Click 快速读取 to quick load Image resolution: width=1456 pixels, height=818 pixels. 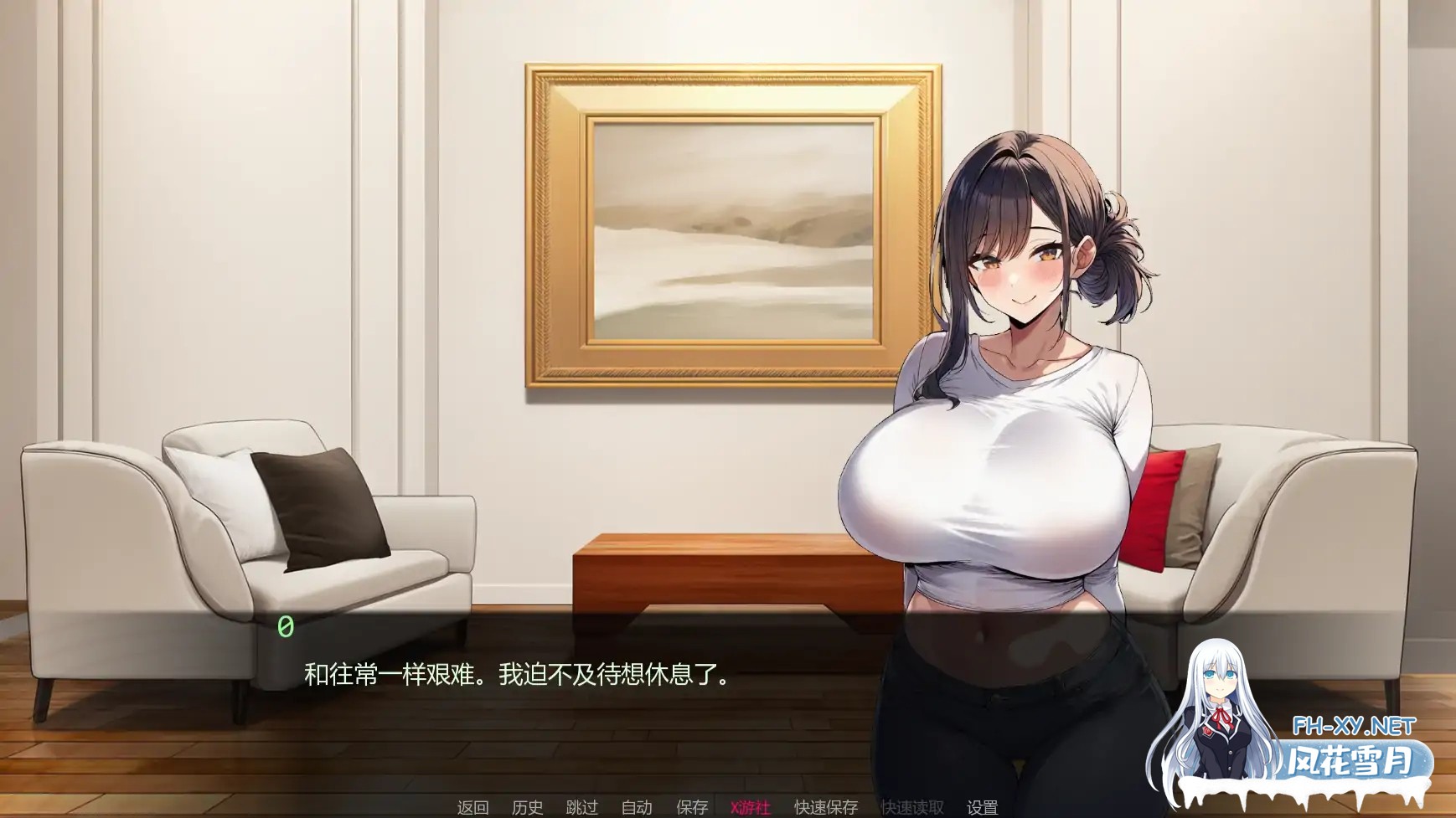(911, 807)
